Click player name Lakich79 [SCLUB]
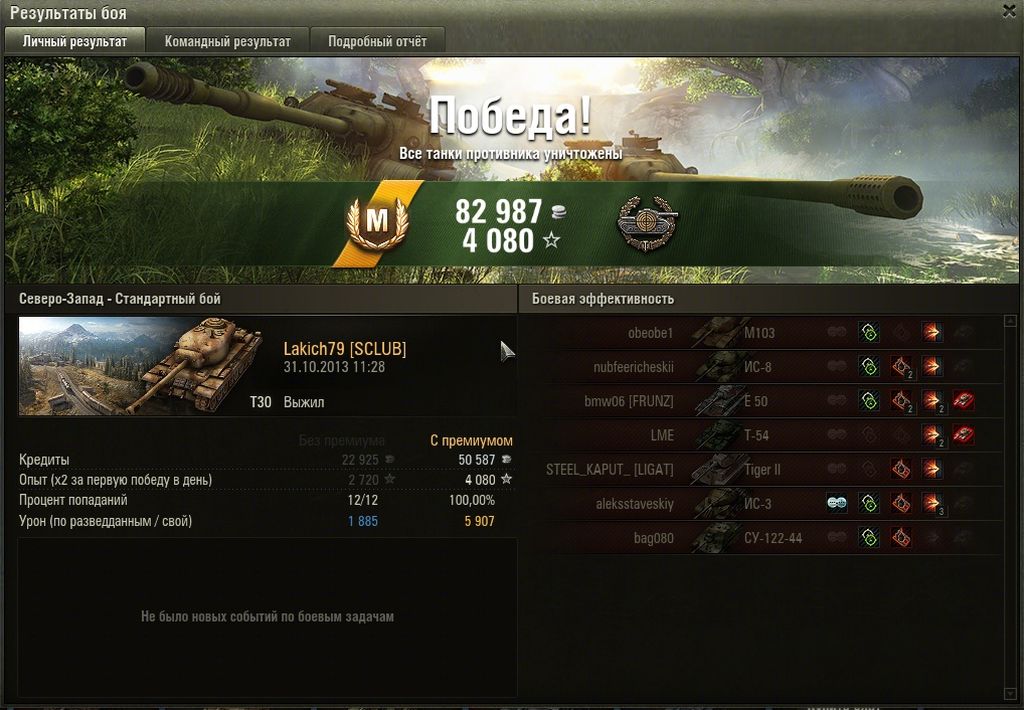The height and width of the screenshot is (710, 1024). (x=345, y=349)
